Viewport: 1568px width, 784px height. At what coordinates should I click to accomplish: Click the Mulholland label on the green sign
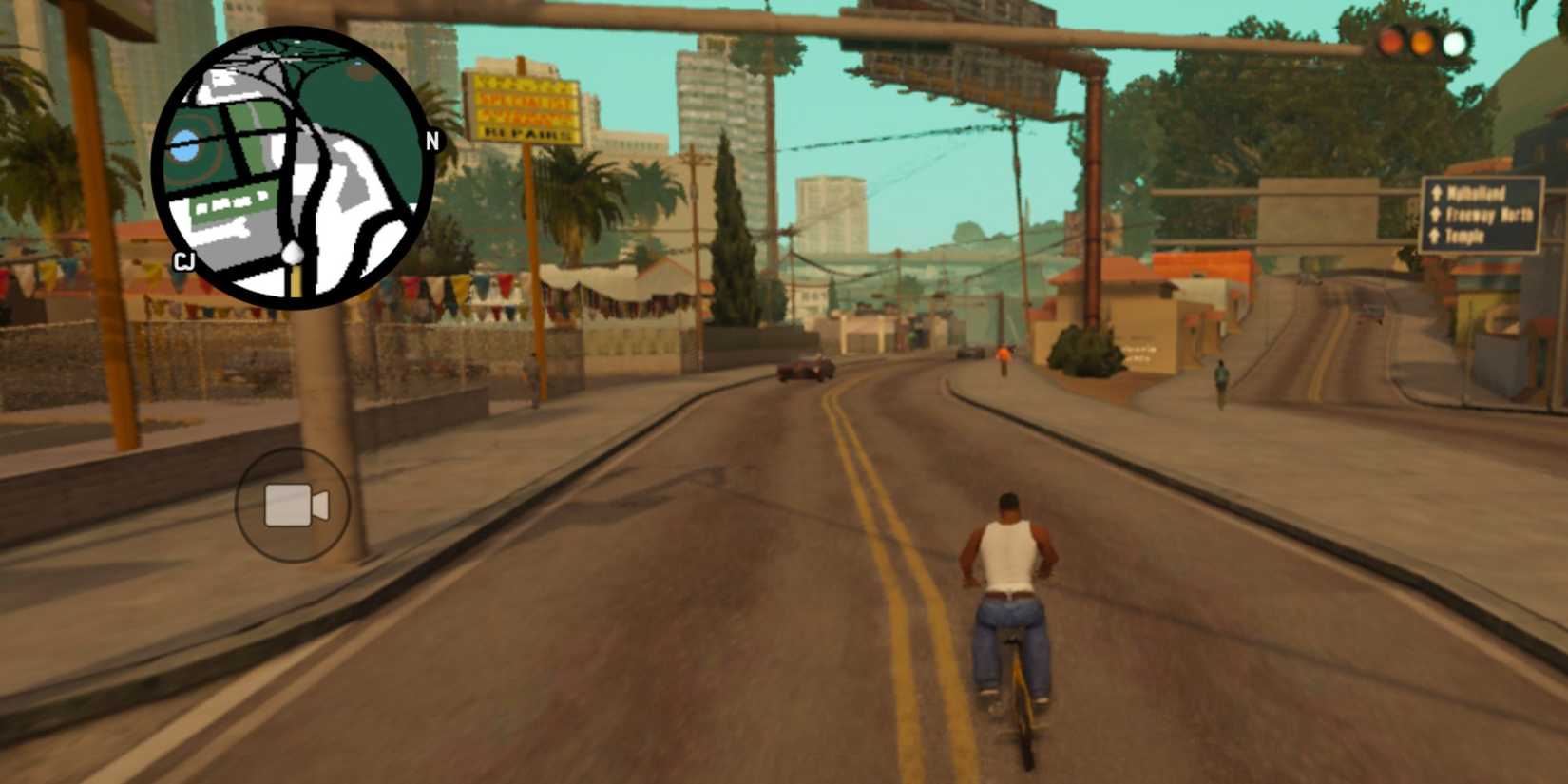click(x=1478, y=192)
